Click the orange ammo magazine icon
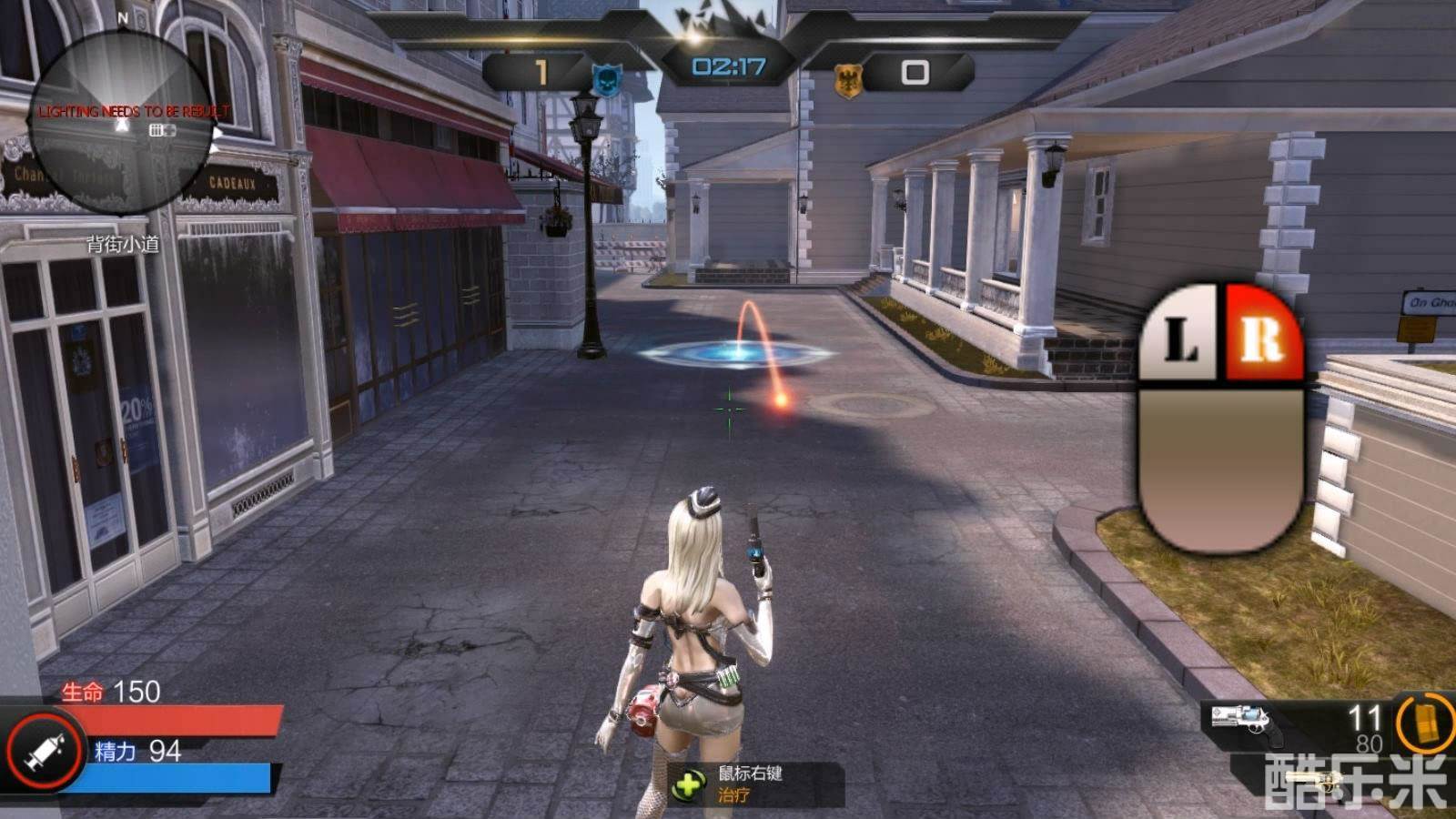The image size is (1456, 819). tap(1426, 722)
